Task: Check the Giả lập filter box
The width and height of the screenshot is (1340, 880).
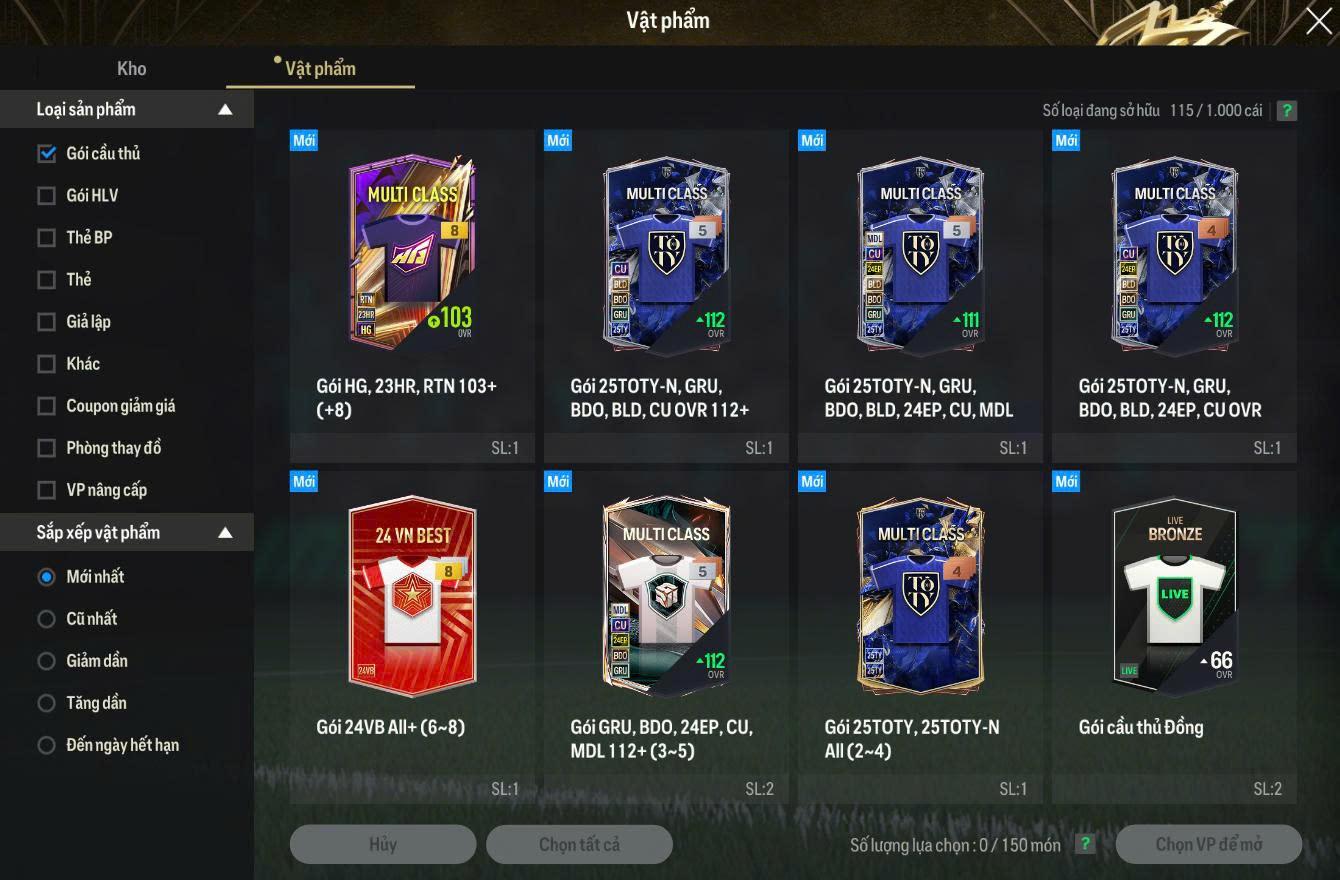Action: pos(46,321)
